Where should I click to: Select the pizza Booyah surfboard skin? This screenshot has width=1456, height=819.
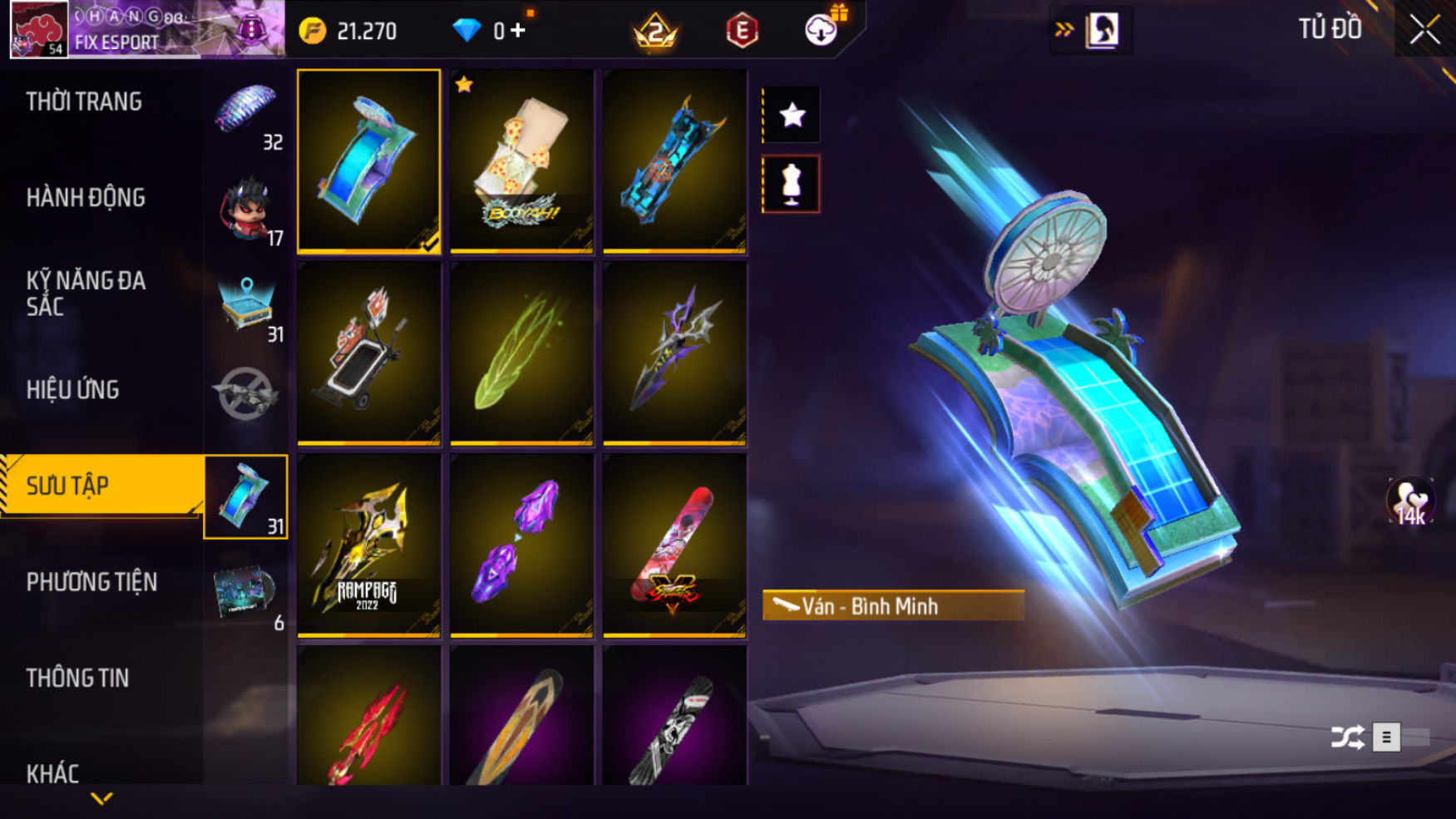click(x=521, y=161)
